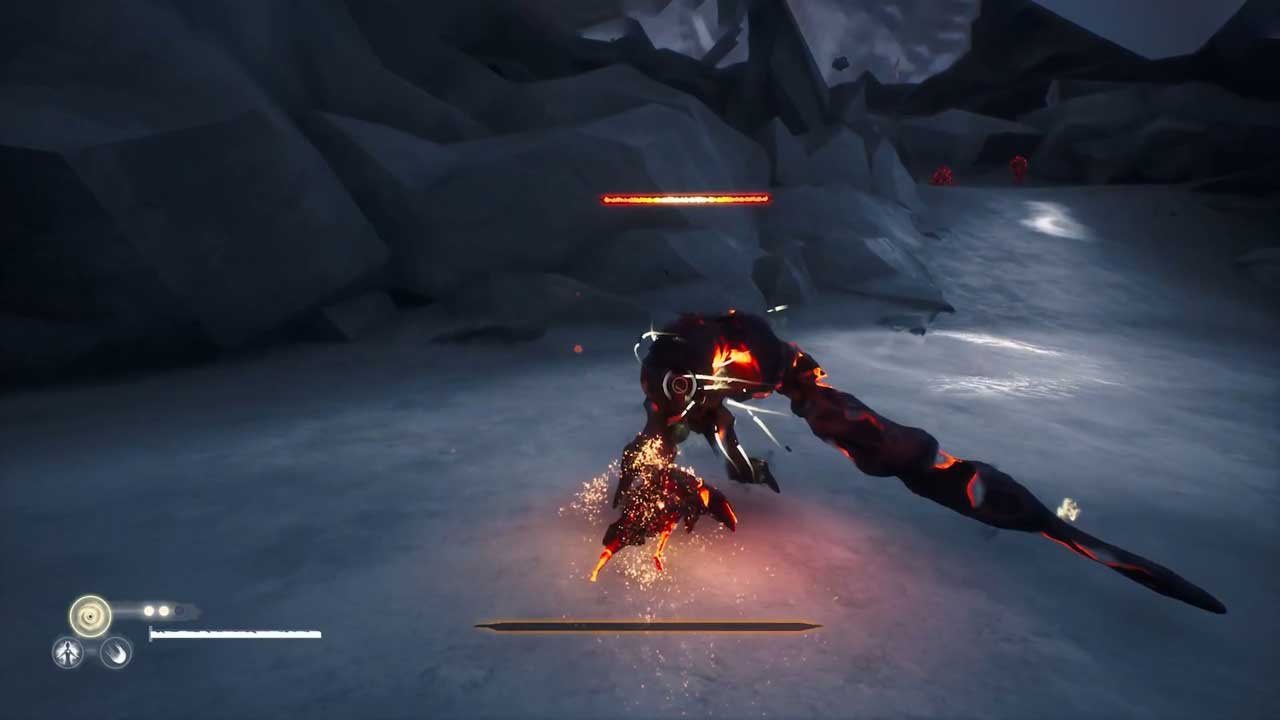
Task: Select the radiant figure ability icon
Action: point(68,653)
